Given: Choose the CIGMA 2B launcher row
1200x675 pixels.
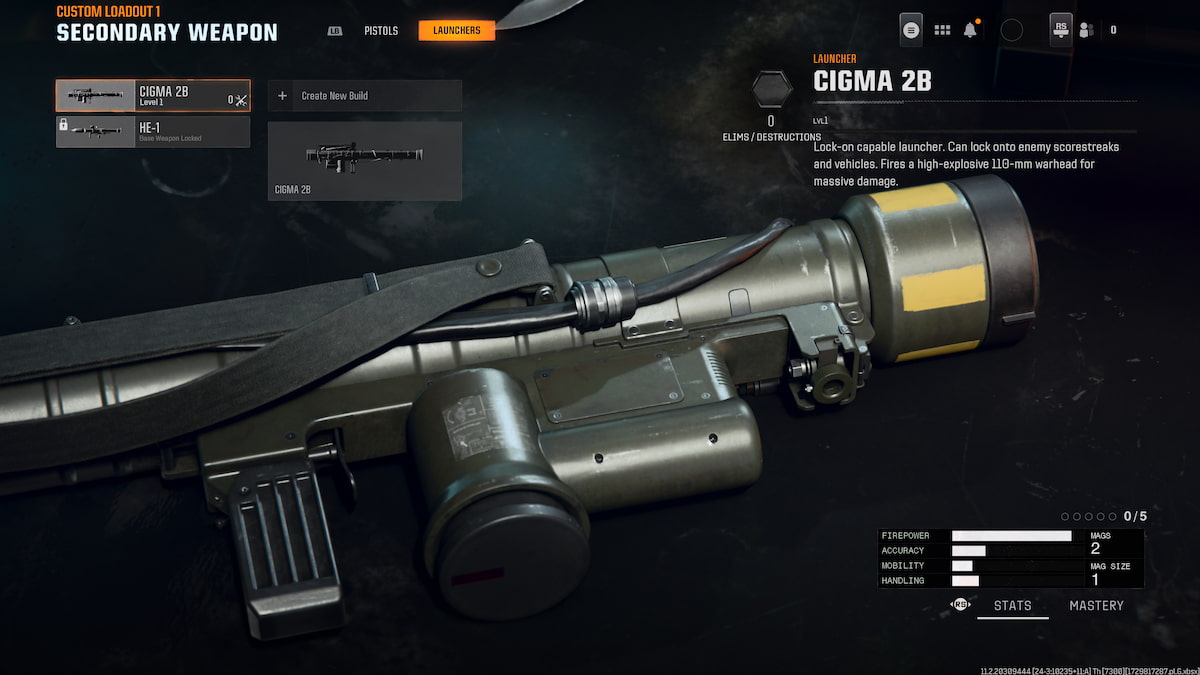Looking at the screenshot, I should (x=153, y=96).
